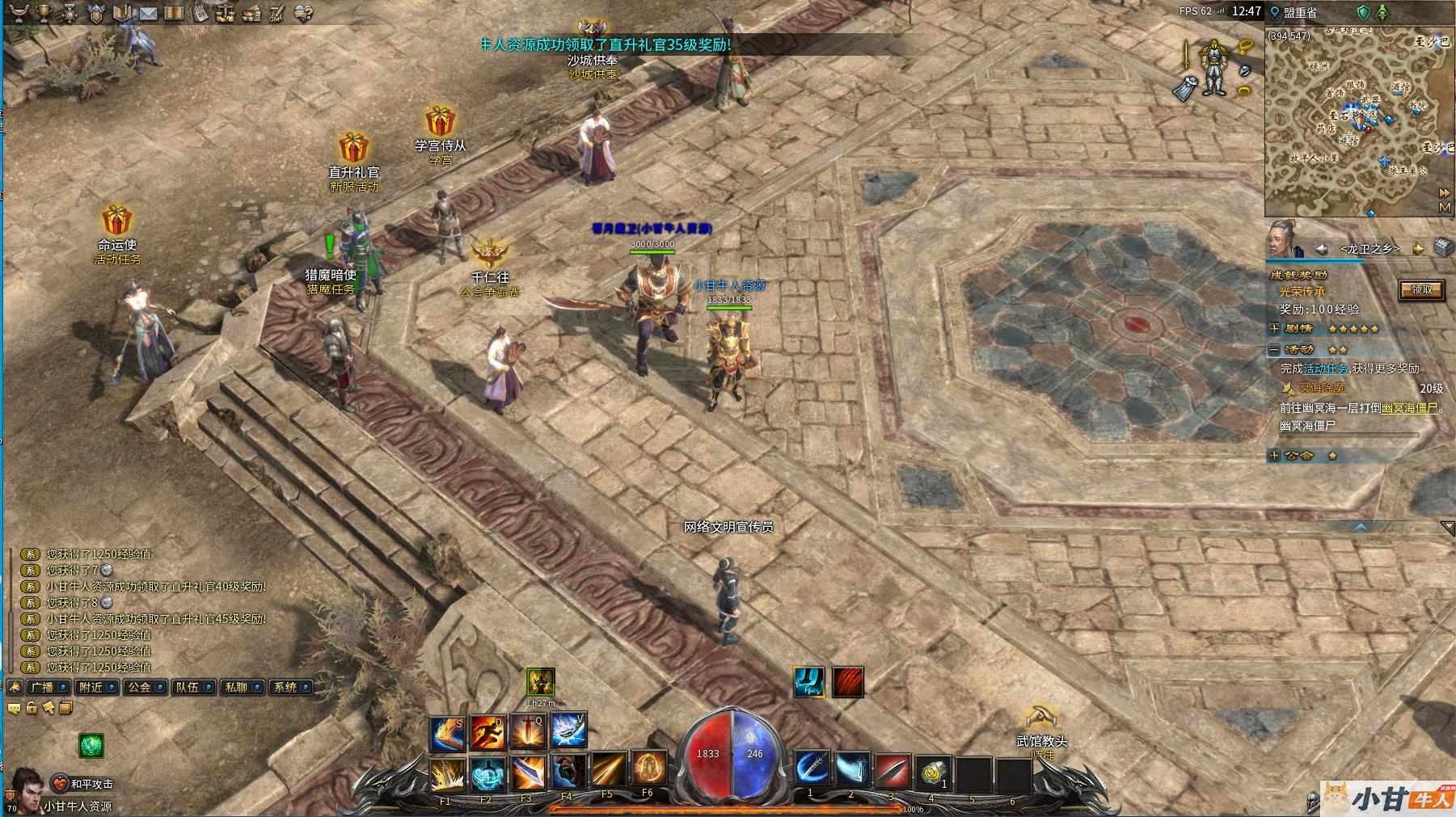
Task: Open the trophy achievements icon
Action: click(43, 13)
